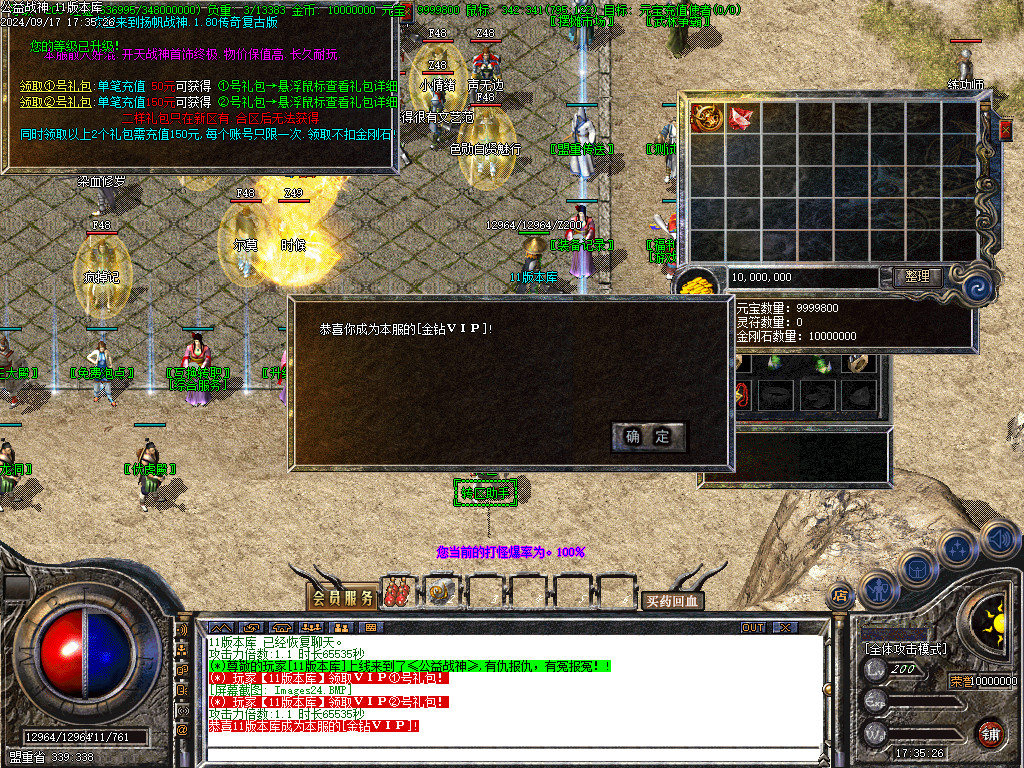Use the red potion bundle hotbar slot

click(396, 594)
